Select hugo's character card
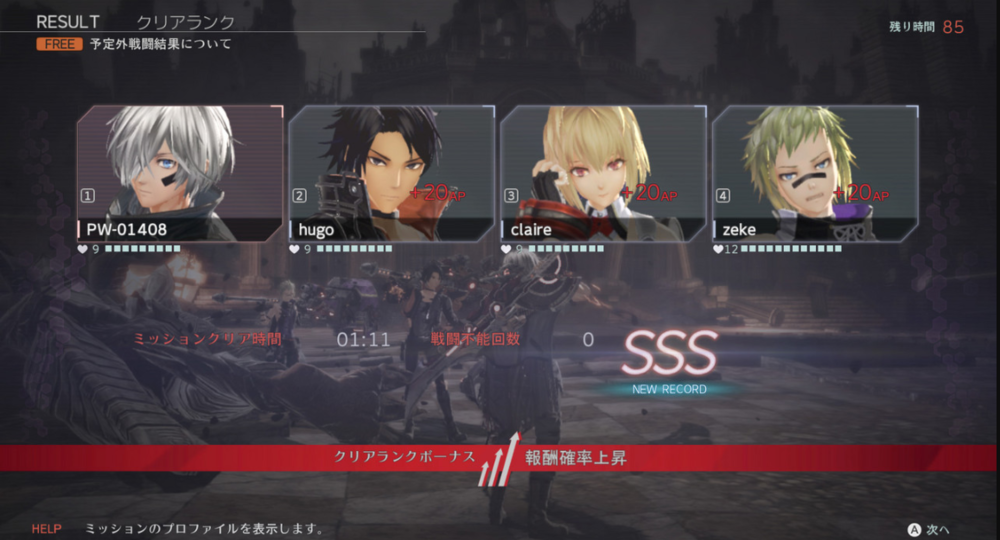The image size is (1000, 540). pyautogui.click(x=391, y=173)
